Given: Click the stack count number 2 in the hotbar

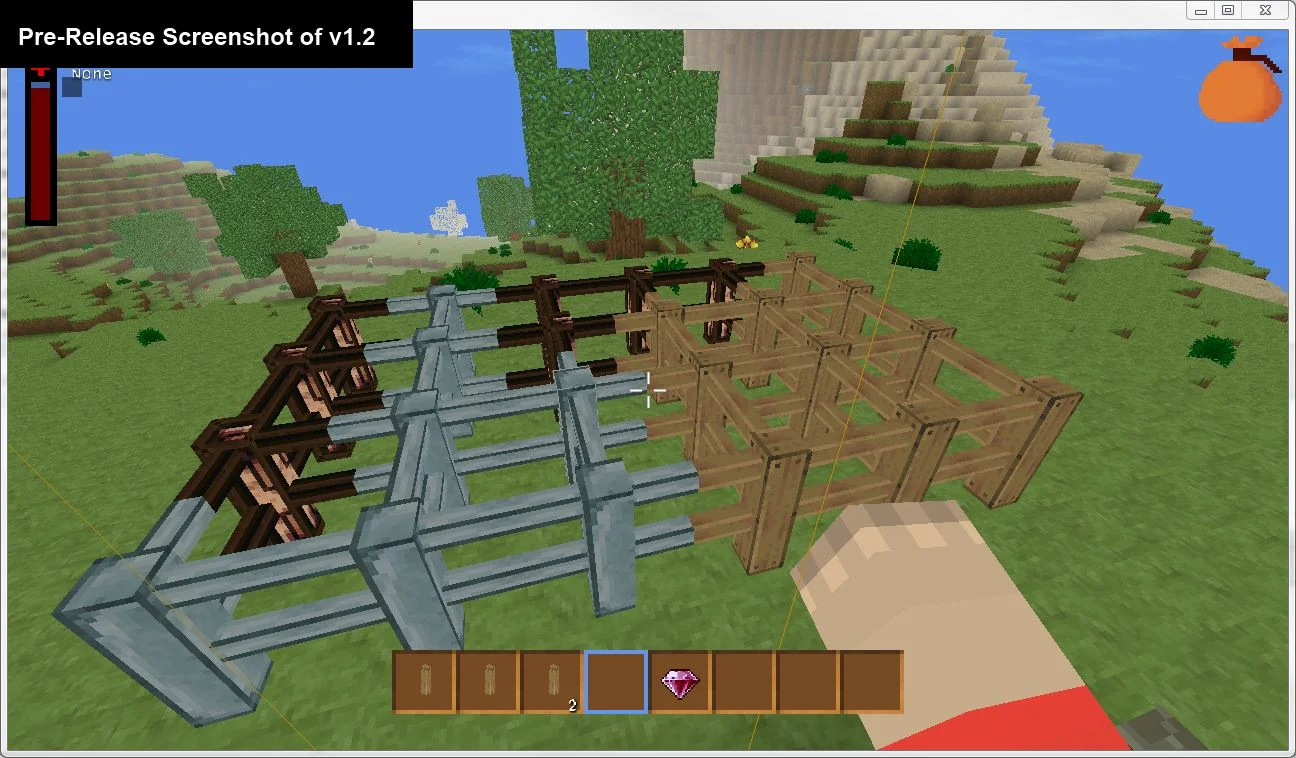Looking at the screenshot, I should pos(570,705).
